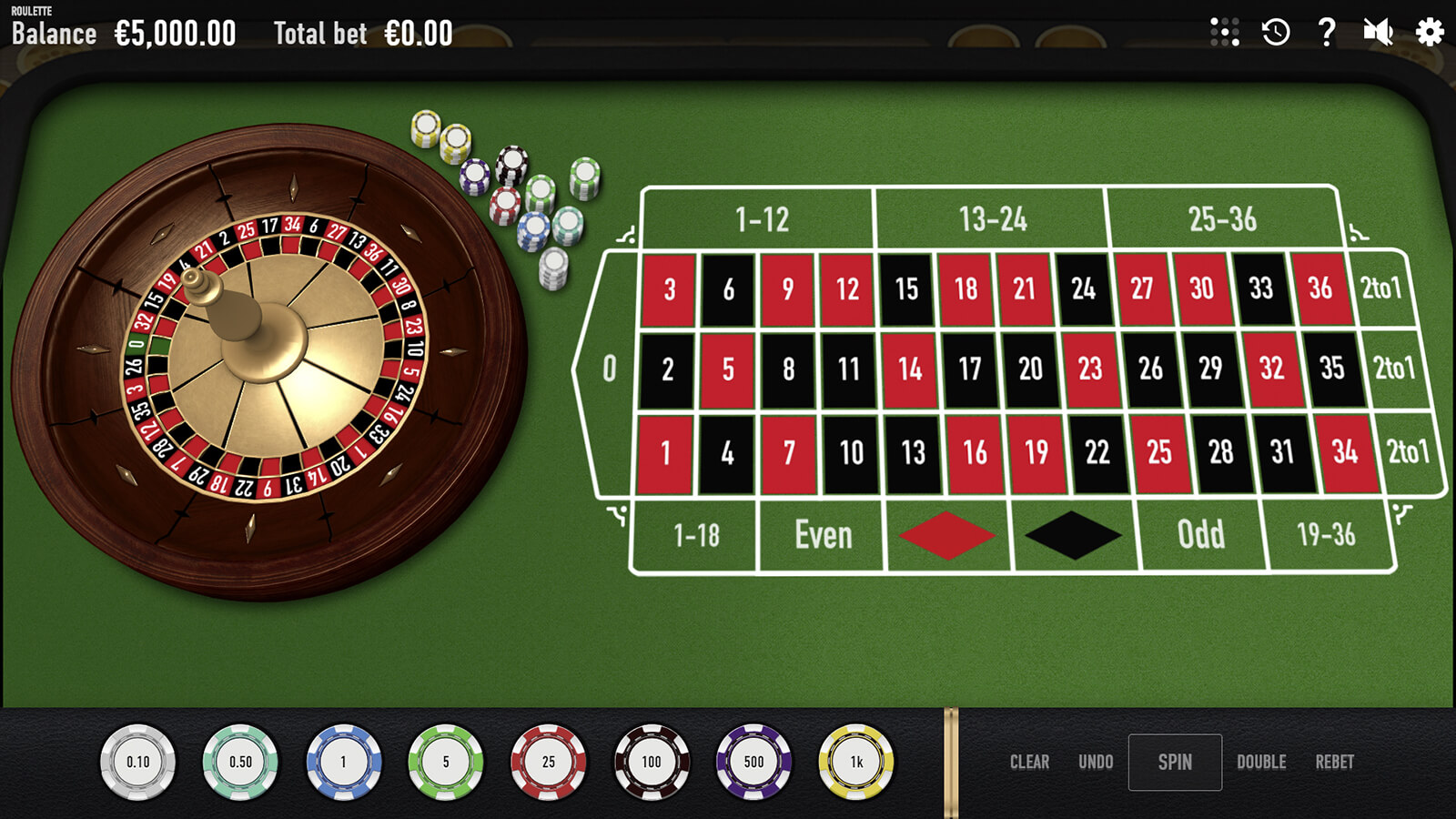Bet on the green 0 field
This screenshot has width=1456, height=819.
[x=609, y=369]
